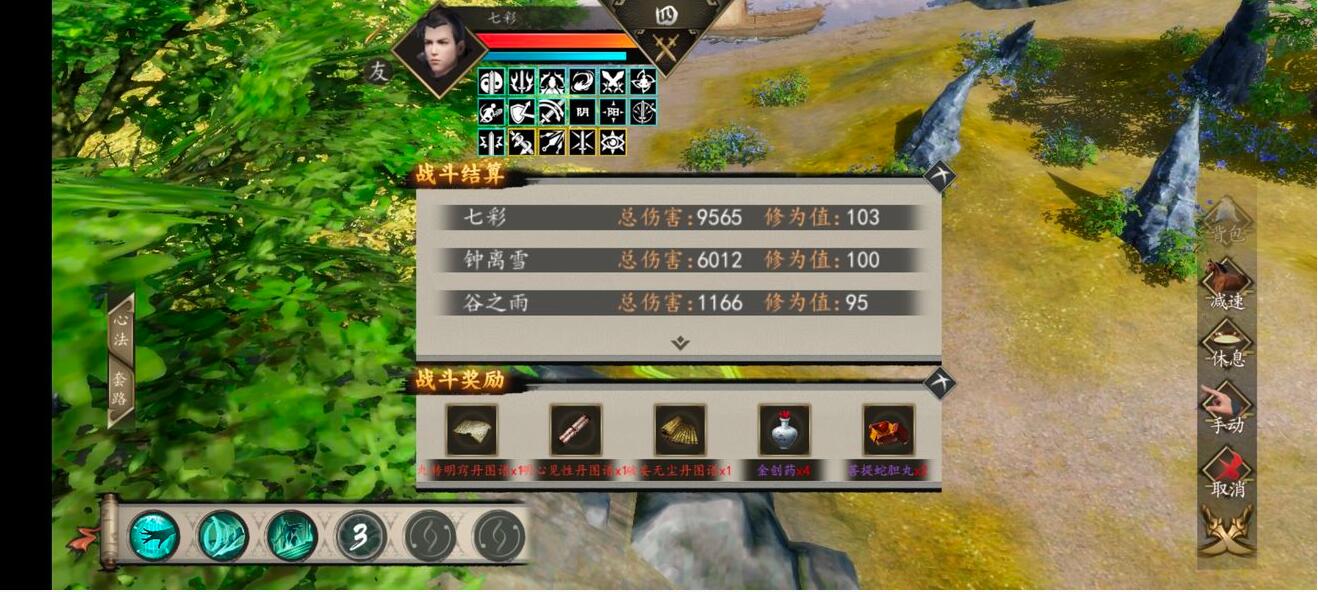Select the 金创药 vase reward
The height and width of the screenshot is (592, 1318).
(x=784, y=431)
